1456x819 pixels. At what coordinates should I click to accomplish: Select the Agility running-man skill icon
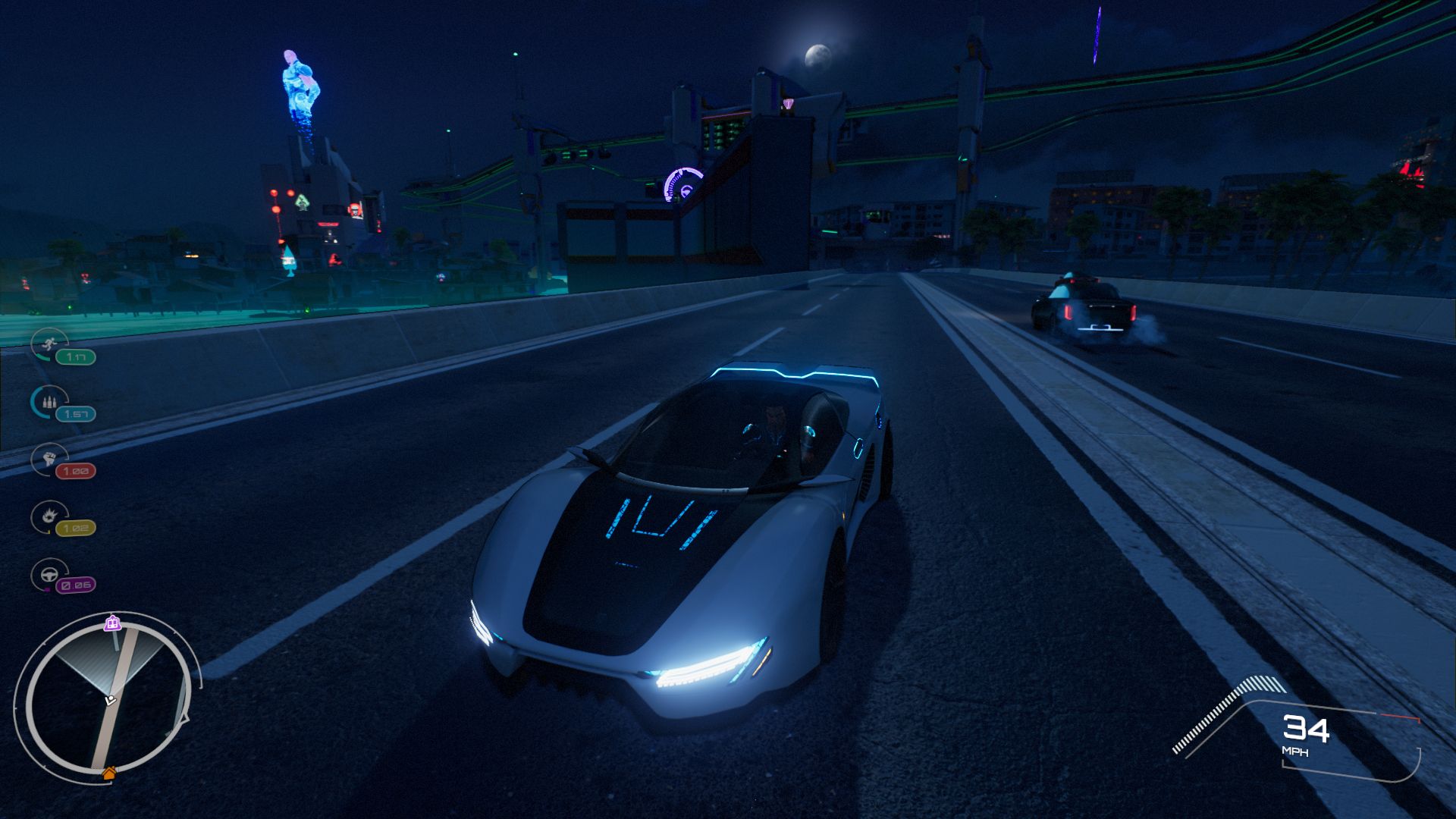49,344
